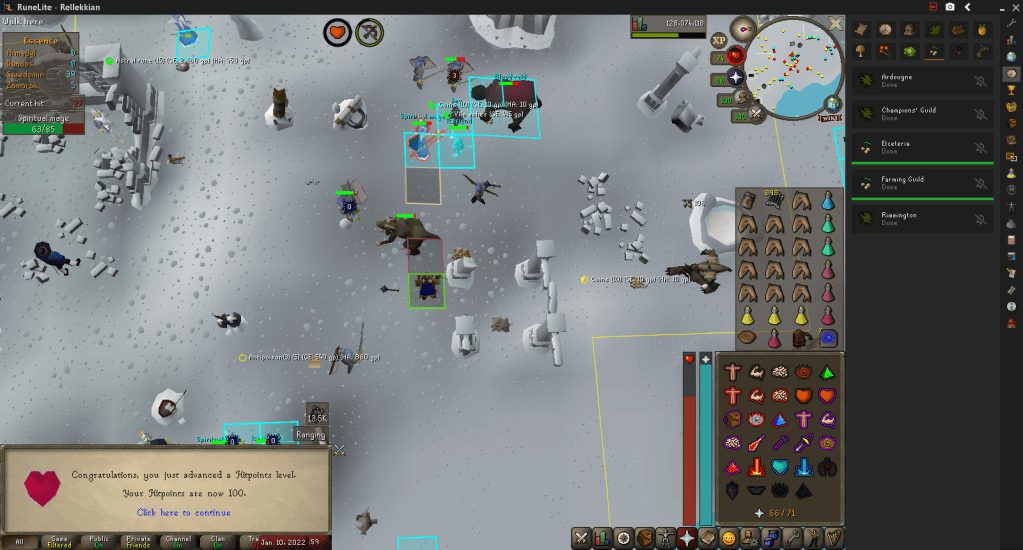The image size is (1023, 550).
Task: Click the compass above the minimap
Action: [741, 28]
